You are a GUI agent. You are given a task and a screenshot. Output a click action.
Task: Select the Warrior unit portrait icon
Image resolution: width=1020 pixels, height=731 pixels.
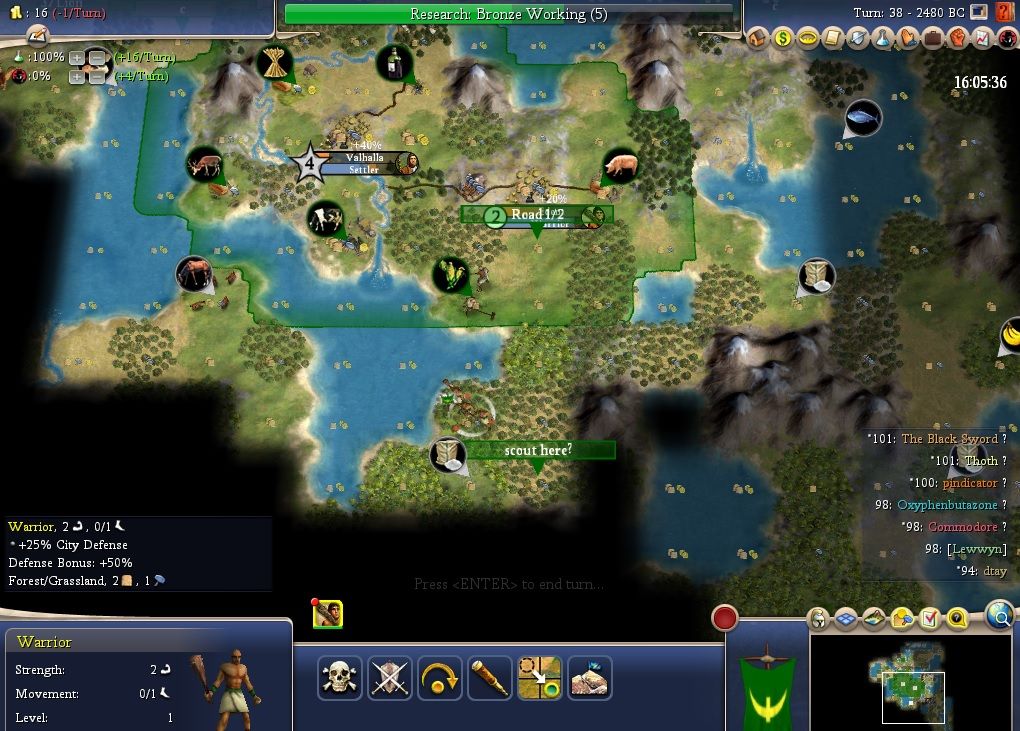point(328,615)
